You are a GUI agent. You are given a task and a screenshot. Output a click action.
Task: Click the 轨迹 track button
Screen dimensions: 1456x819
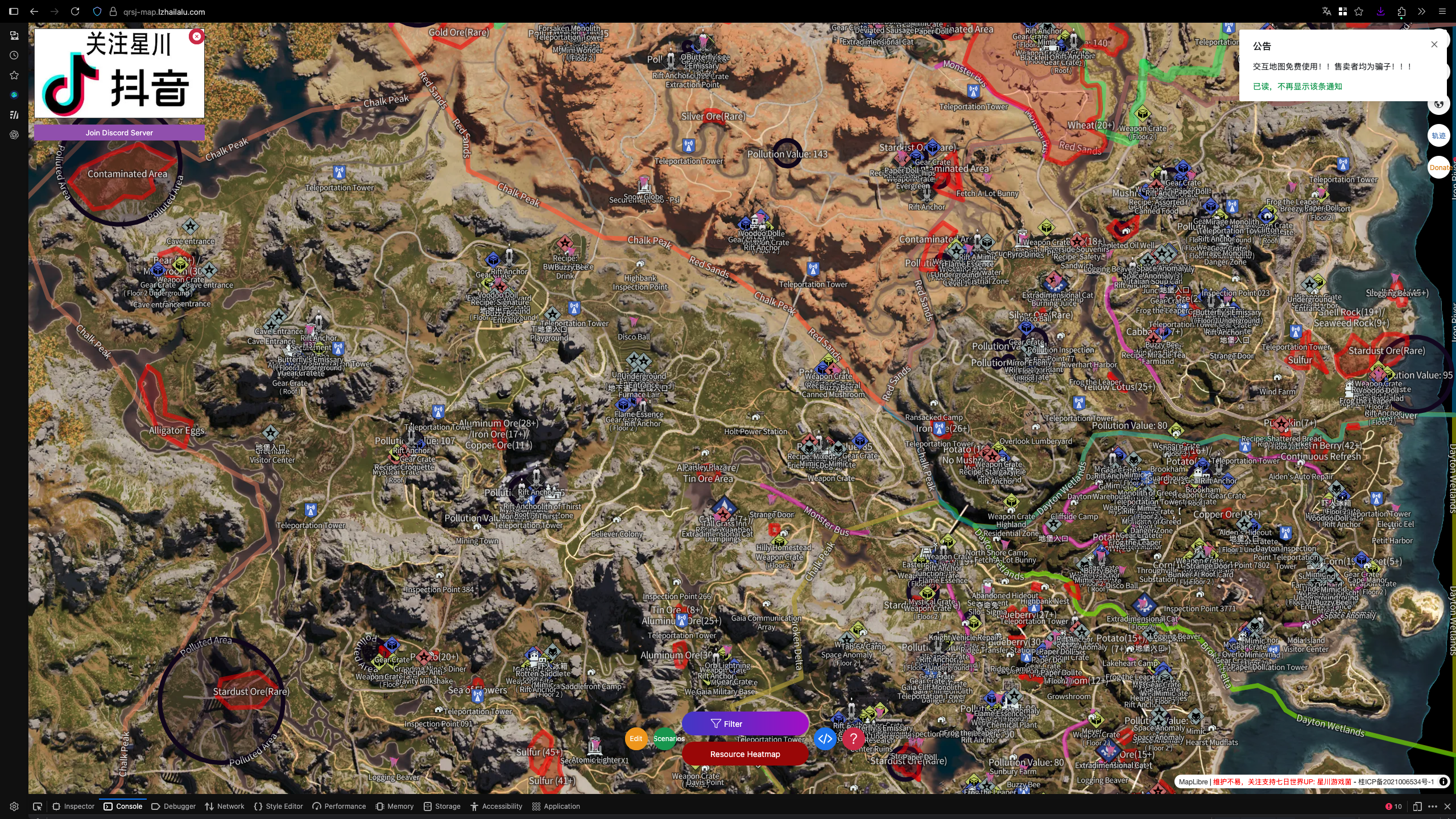[1438, 135]
